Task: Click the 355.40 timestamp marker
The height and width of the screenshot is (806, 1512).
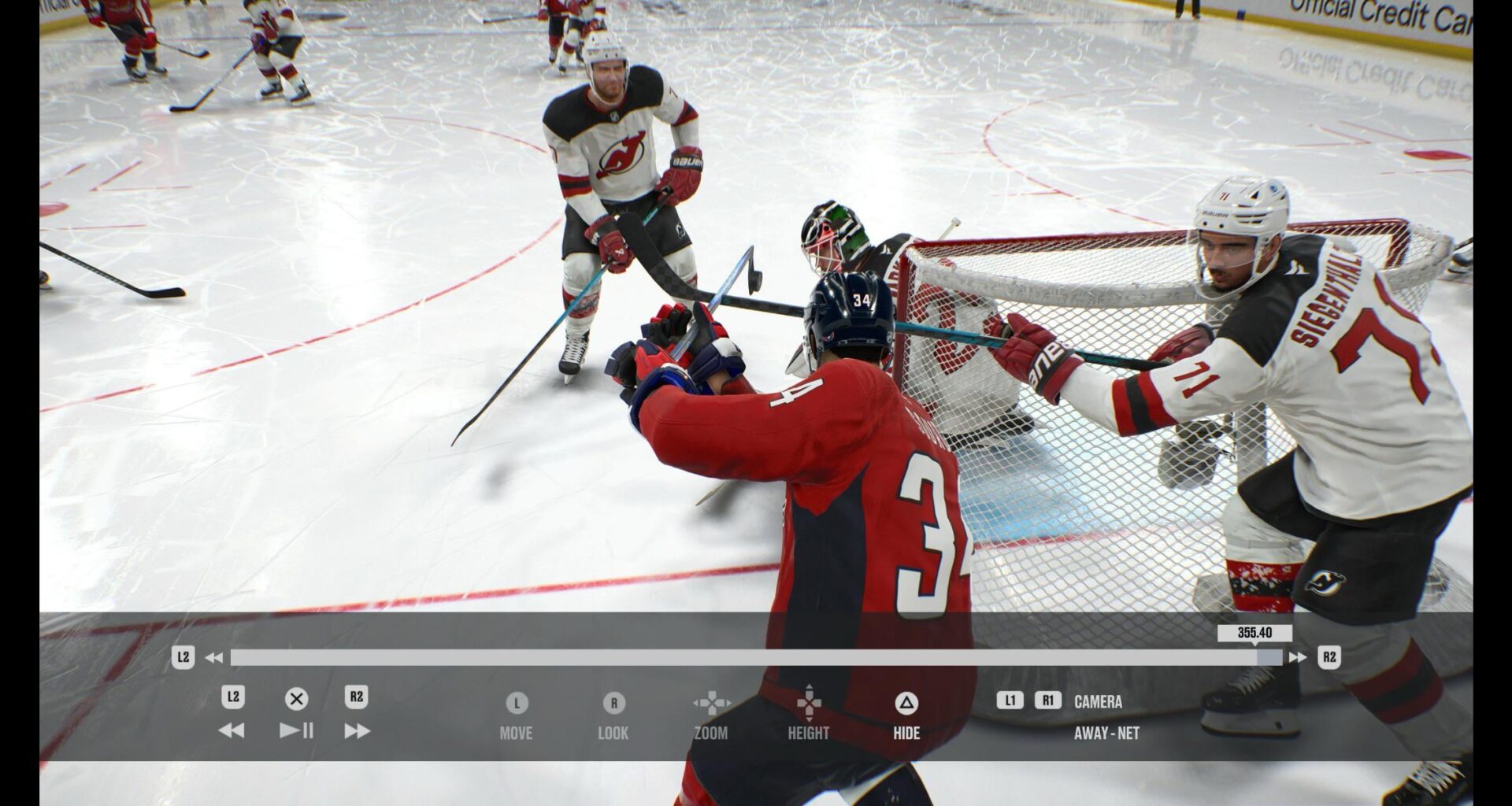Action: pyautogui.click(x=1254, y=631)
